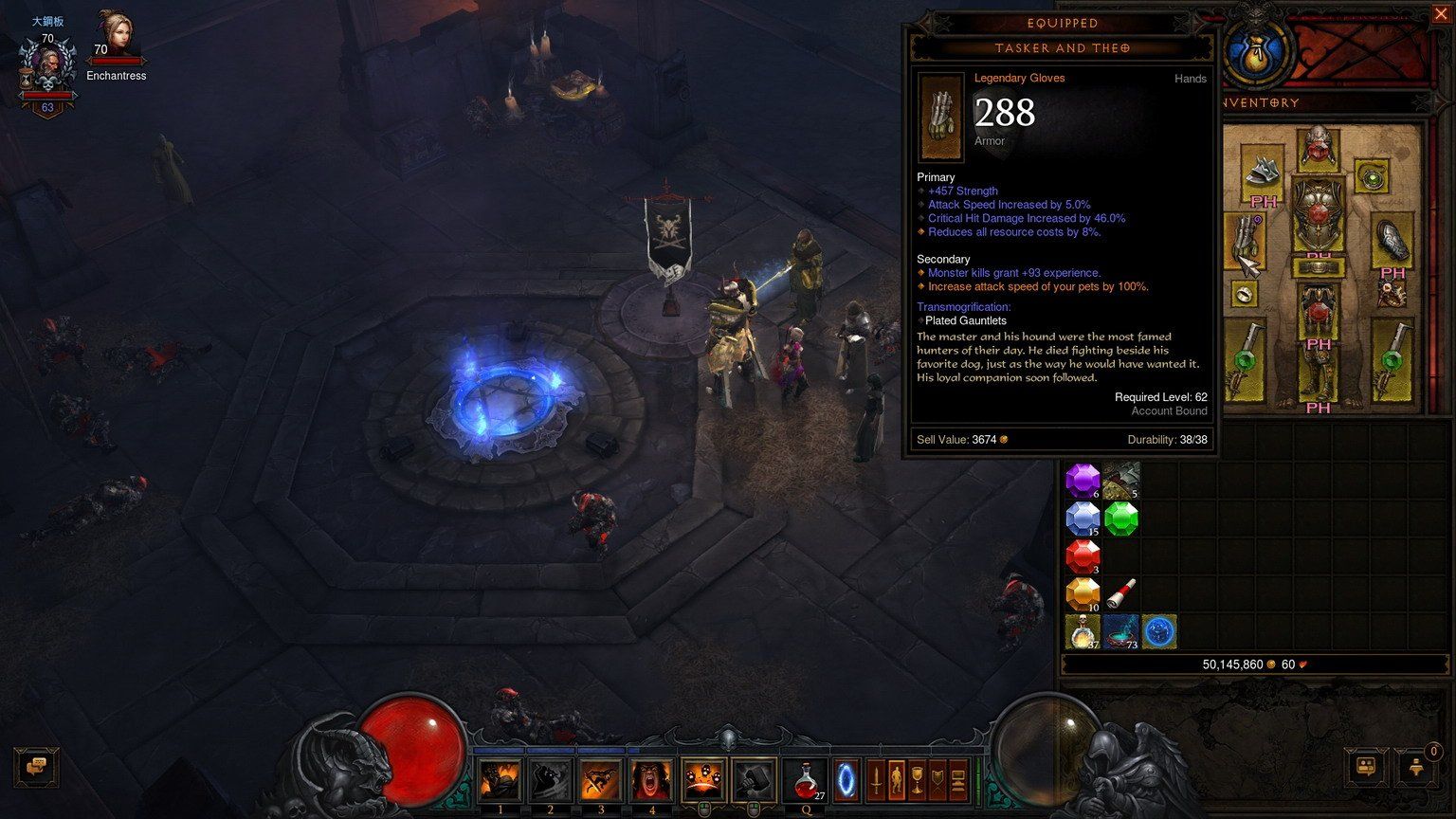Activate the three skulls skill

click(703, 780)
